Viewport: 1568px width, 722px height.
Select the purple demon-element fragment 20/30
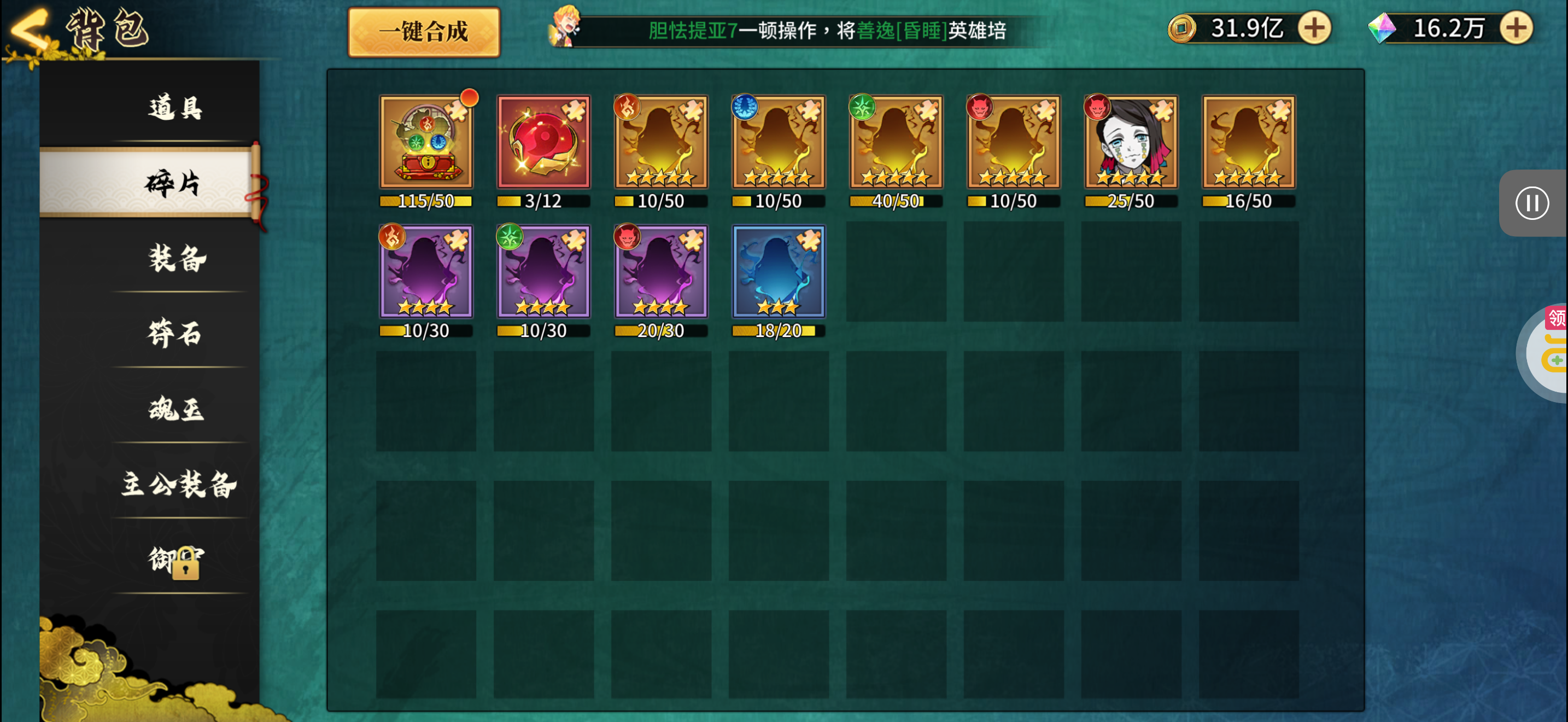[661, 272]
